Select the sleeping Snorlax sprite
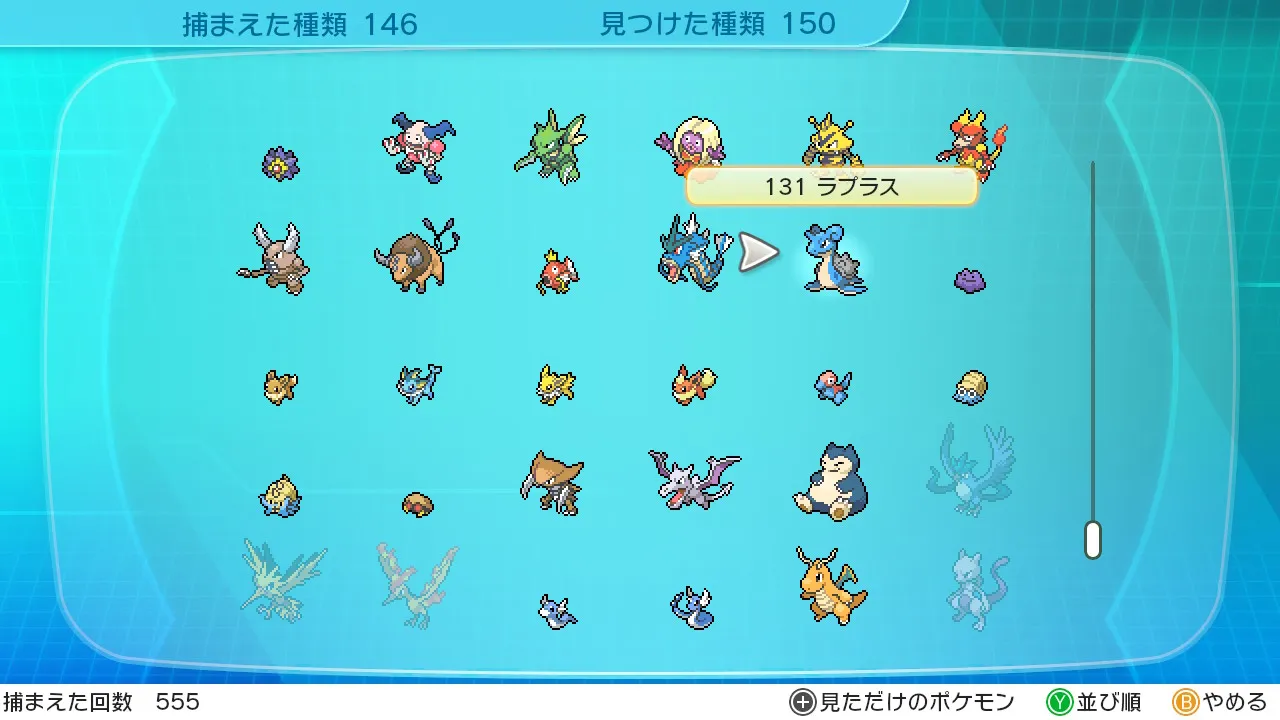 coord(830,483)
